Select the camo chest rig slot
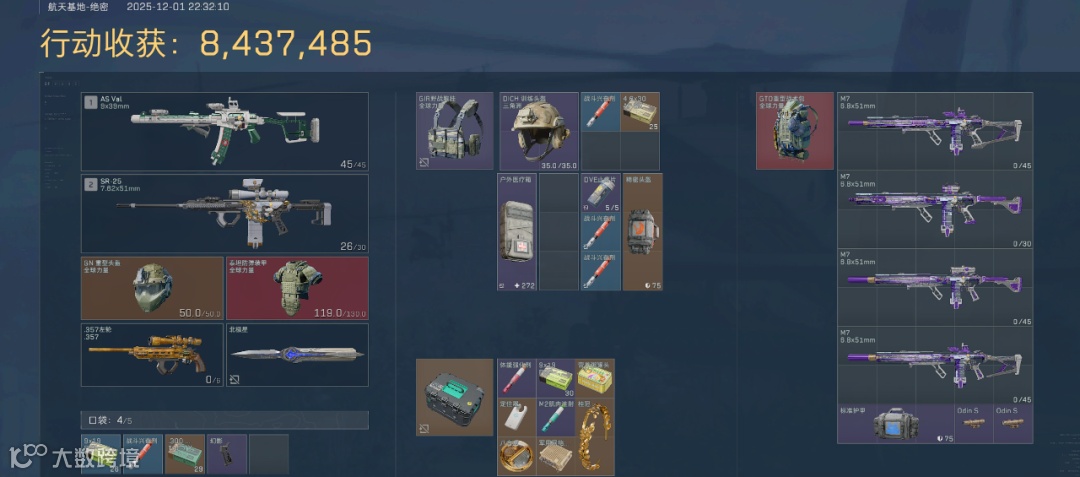This screenshot has width=1080, height=477. coord(455,131)
